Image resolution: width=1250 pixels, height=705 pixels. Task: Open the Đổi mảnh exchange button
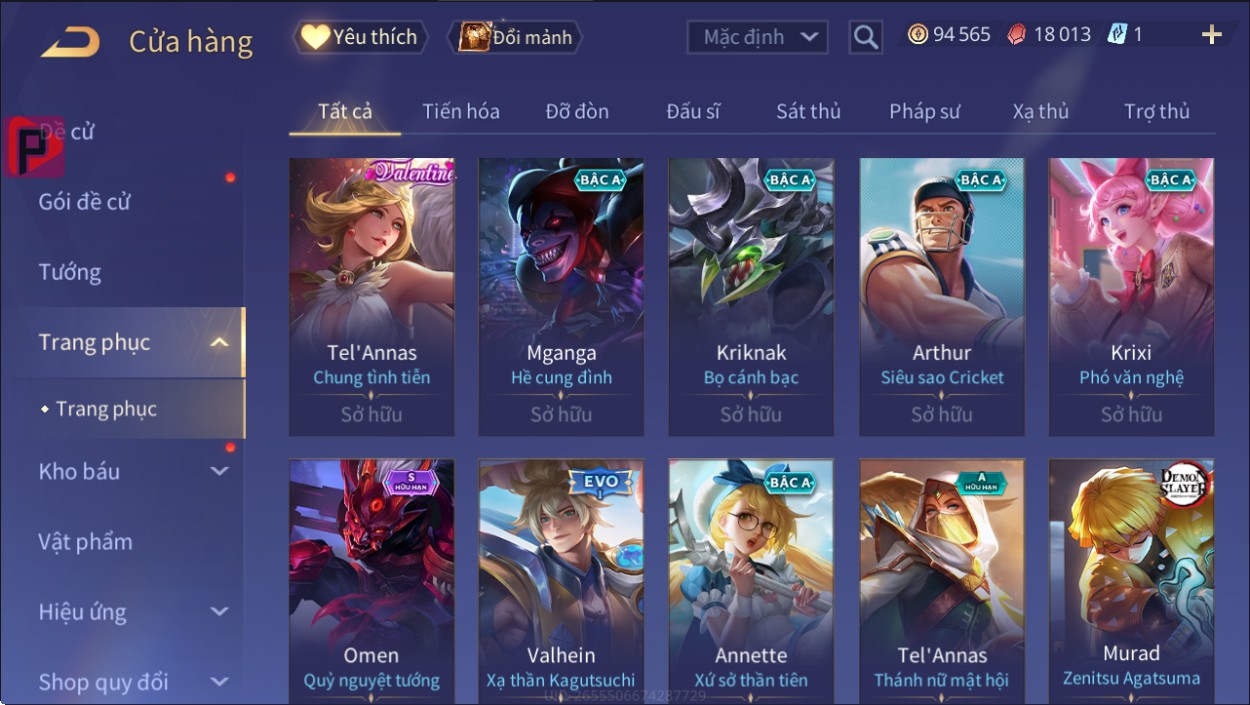[x=515, y=38]
